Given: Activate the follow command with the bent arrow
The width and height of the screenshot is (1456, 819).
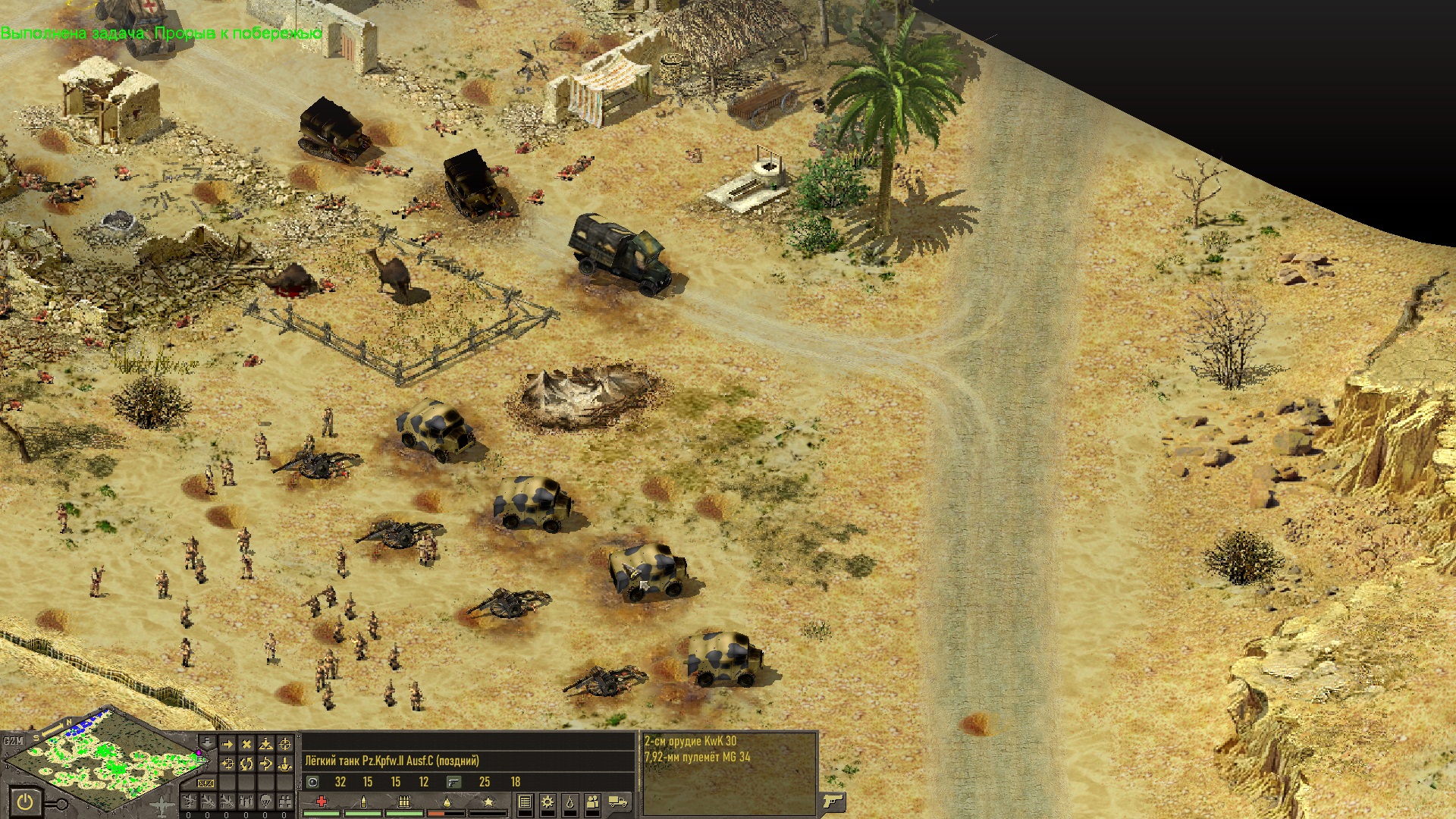Looking at the screenshot, I should (265, 764).
